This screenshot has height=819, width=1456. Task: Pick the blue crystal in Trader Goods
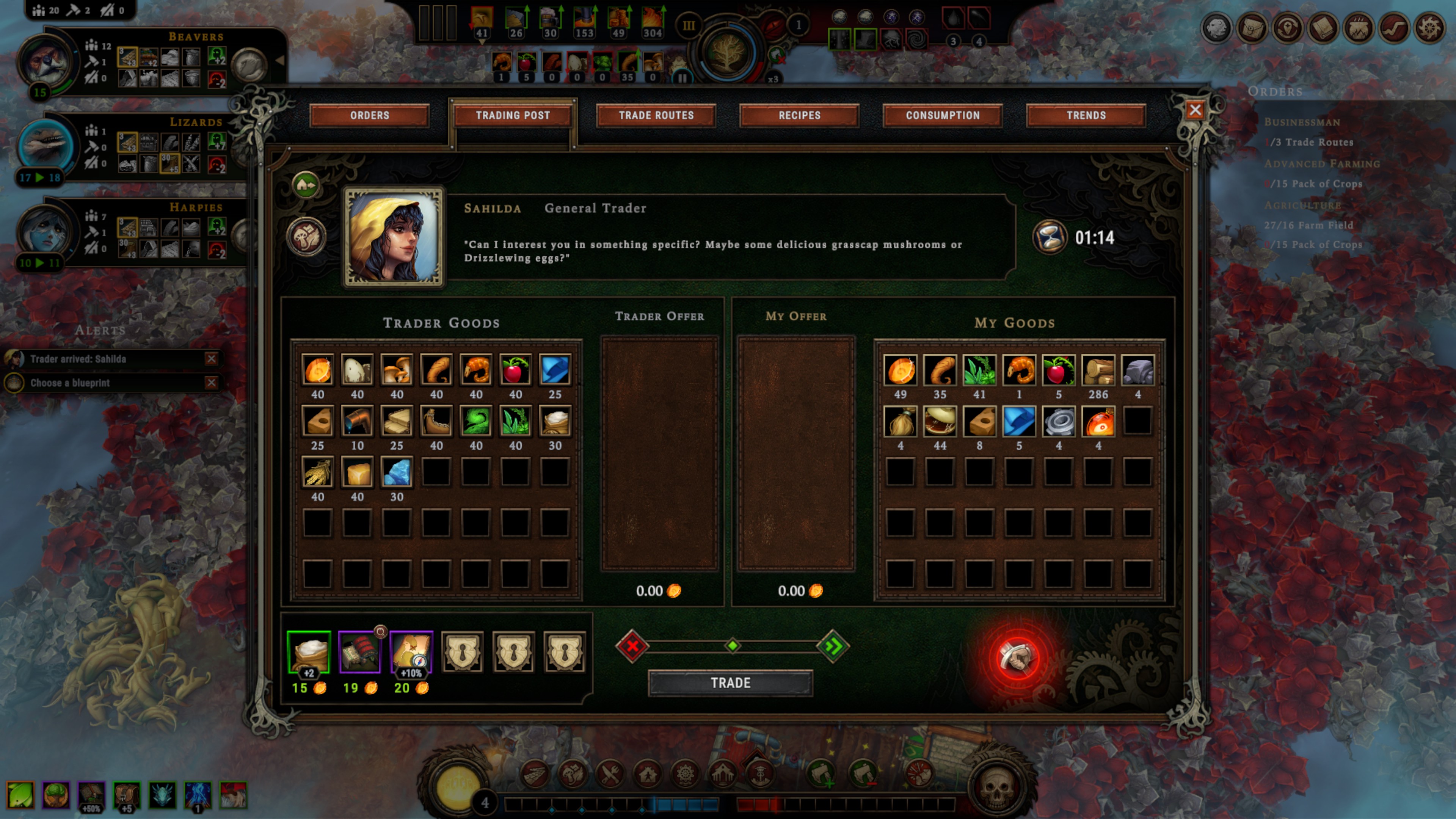pyautogui.click(x=396, y=472)
